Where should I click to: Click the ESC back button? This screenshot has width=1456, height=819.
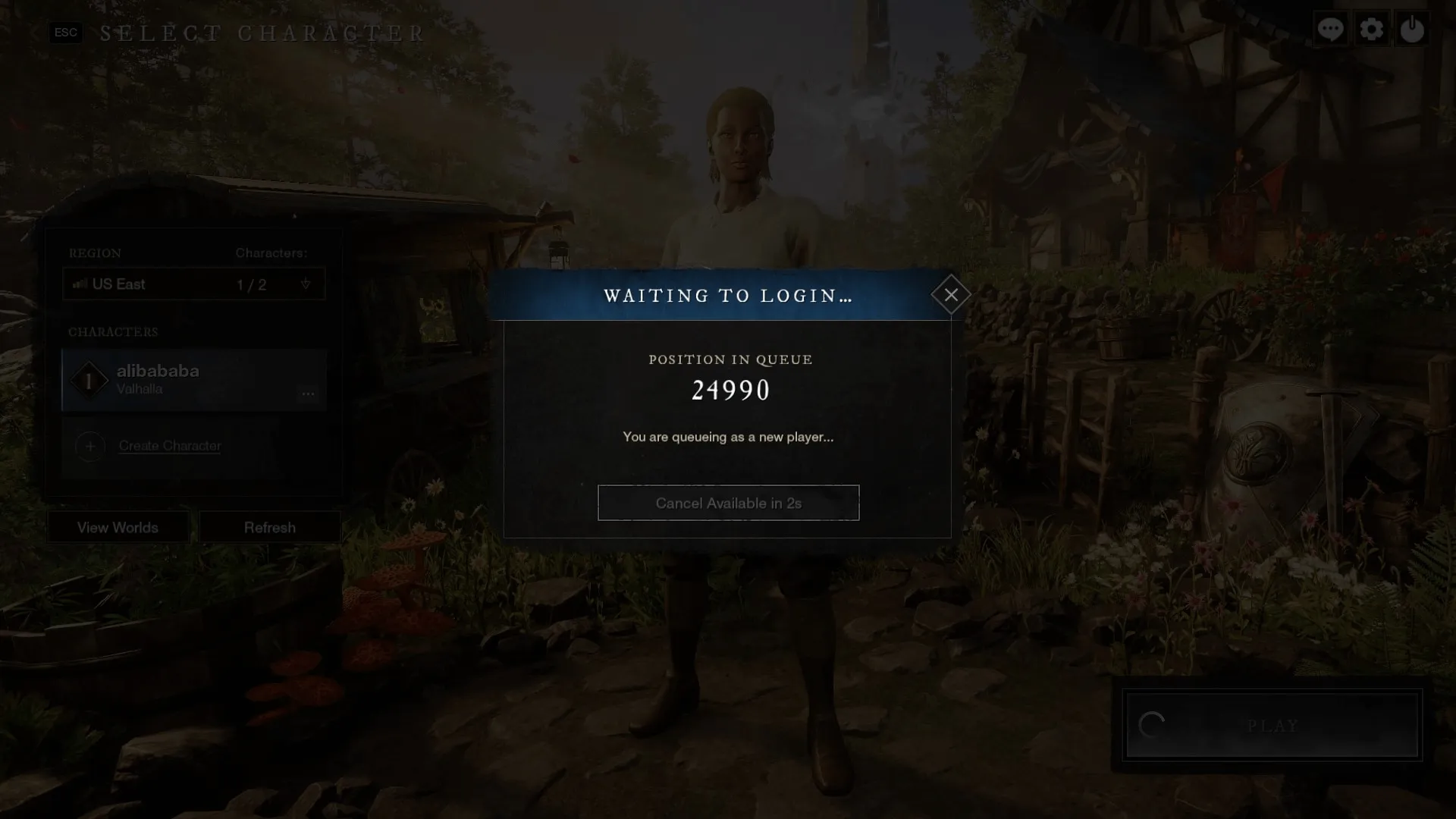(66, 33)
